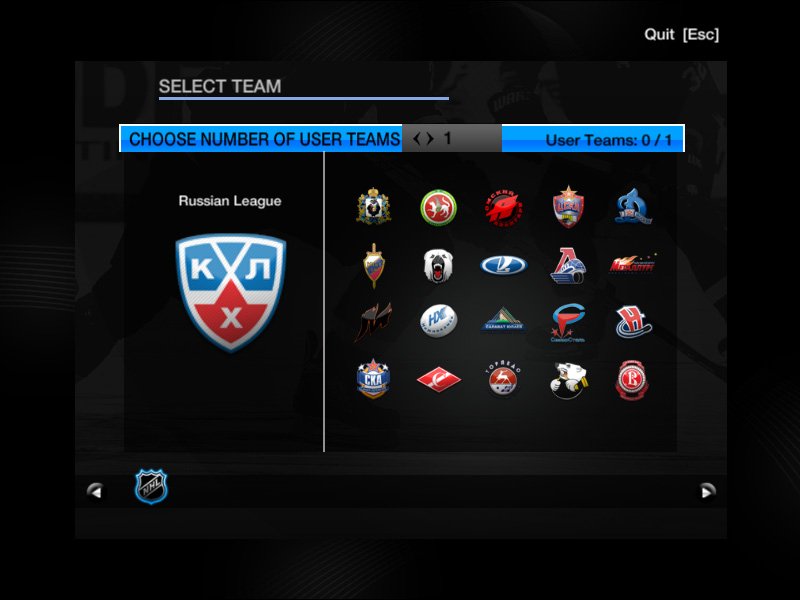
Task: Select the Ak Bars Kazan green logo
Action: (x=436, y=207)
